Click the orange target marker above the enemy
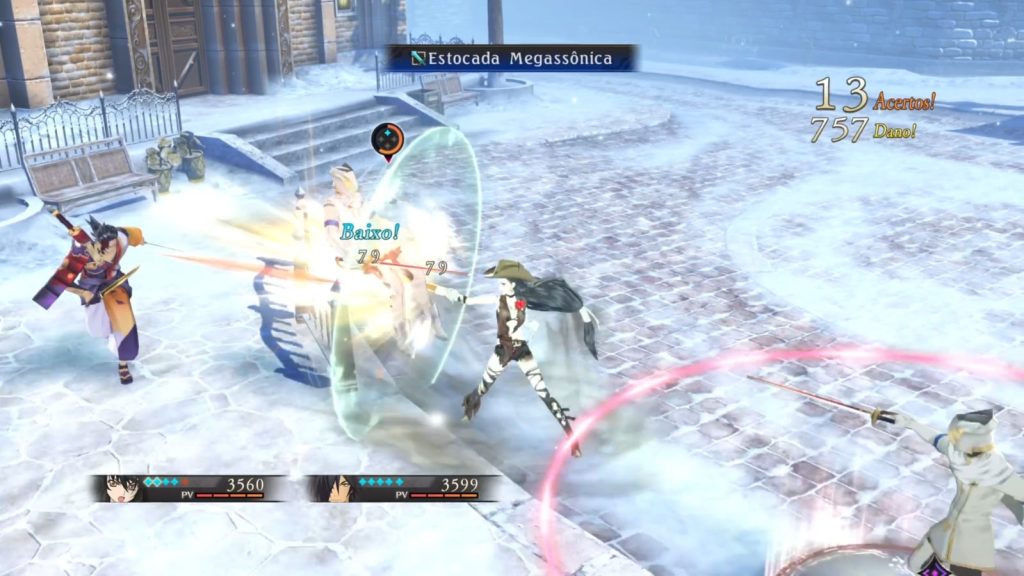This screenshot has width=1024, height=576. point(387,139)
